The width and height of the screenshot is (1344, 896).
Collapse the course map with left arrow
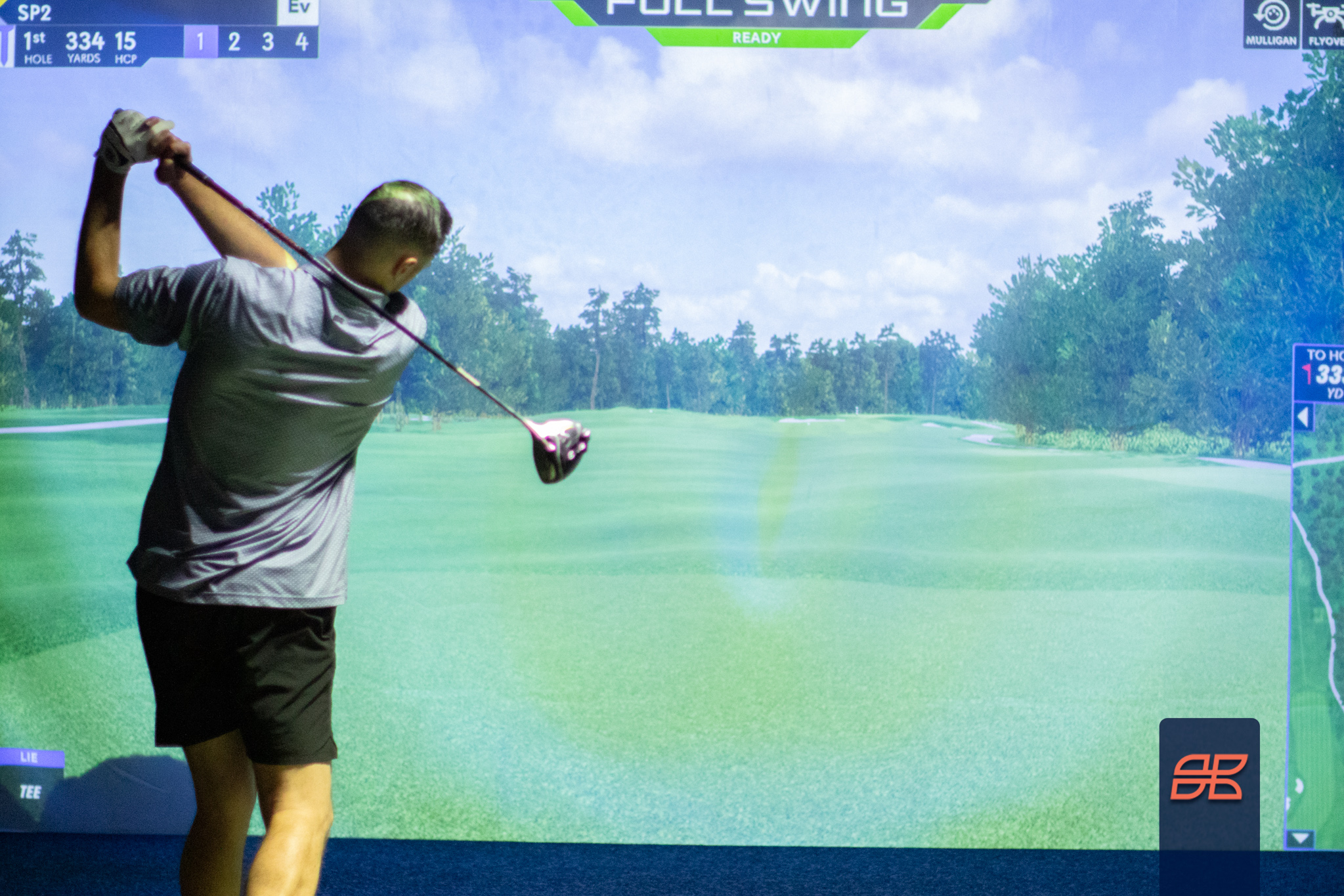click(1303, 417)
